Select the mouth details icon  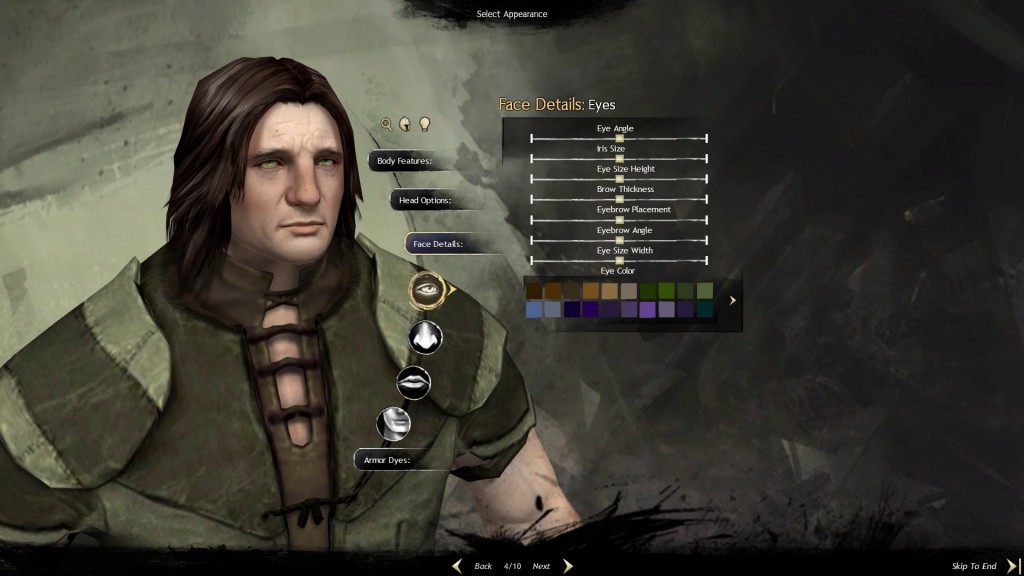(414, 381)
